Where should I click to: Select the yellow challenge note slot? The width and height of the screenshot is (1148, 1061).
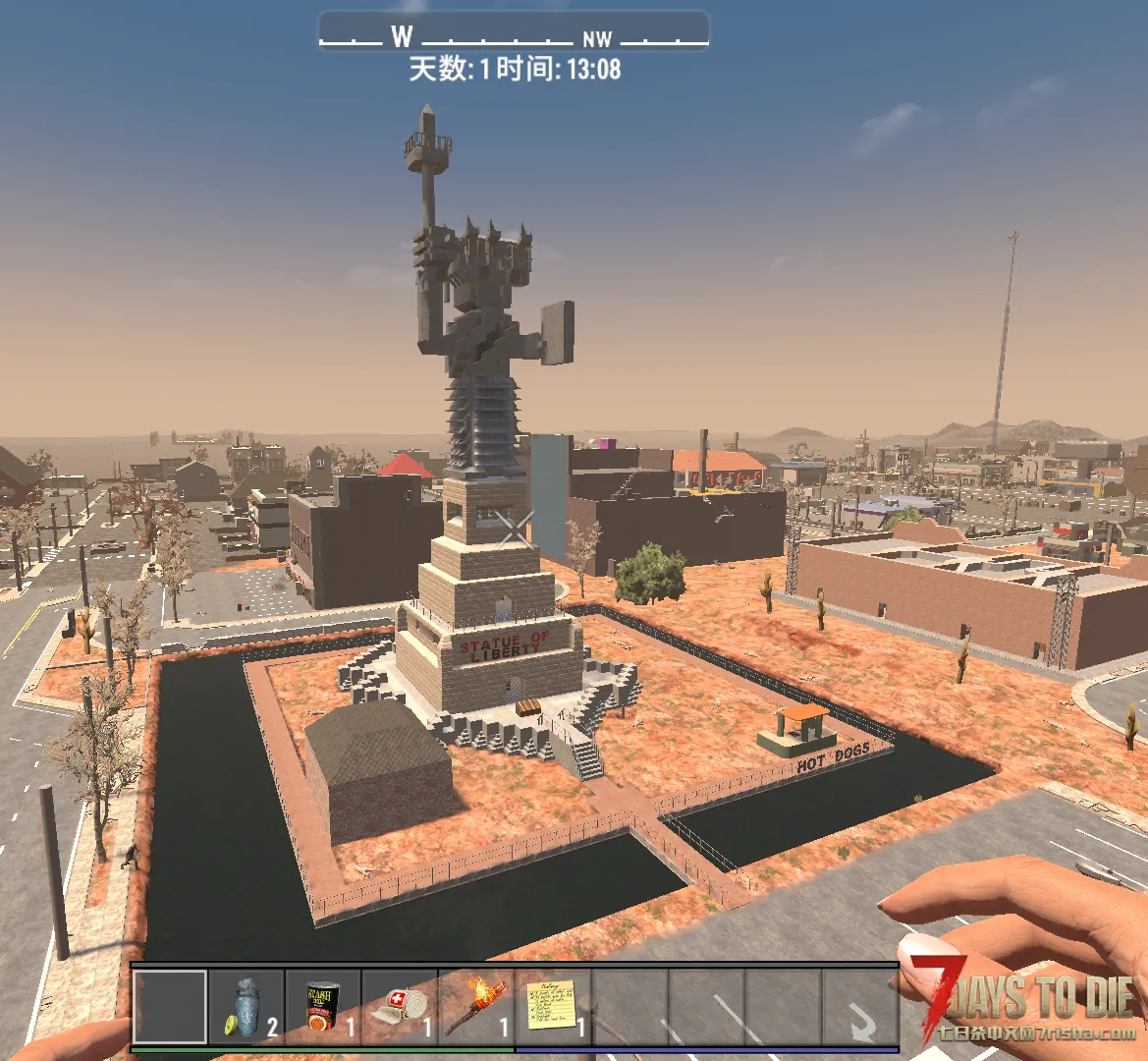(x=553, y=1007)
